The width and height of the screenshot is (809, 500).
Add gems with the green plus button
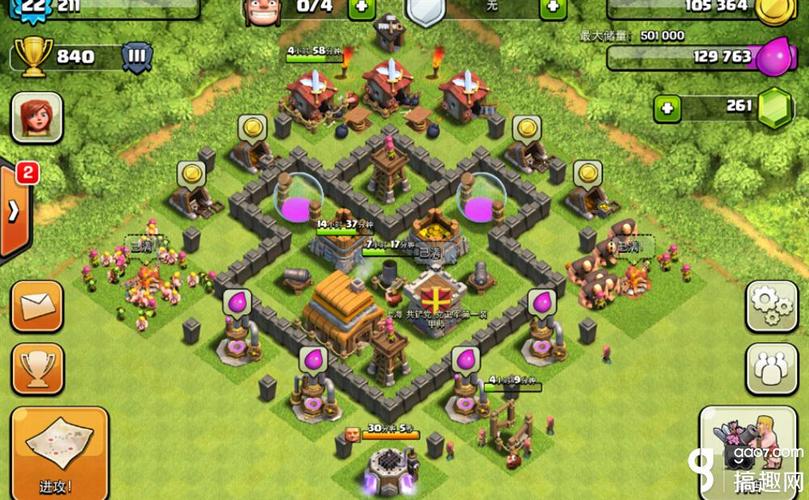coord(668,107)
